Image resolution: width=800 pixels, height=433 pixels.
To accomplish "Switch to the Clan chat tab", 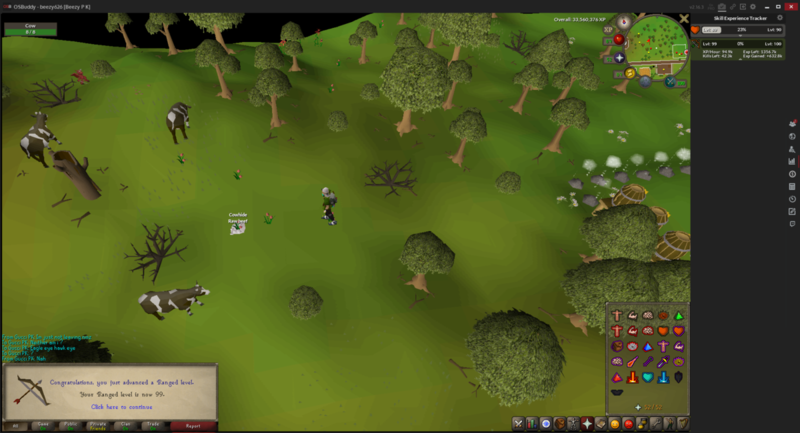I will tap(124, 425).
